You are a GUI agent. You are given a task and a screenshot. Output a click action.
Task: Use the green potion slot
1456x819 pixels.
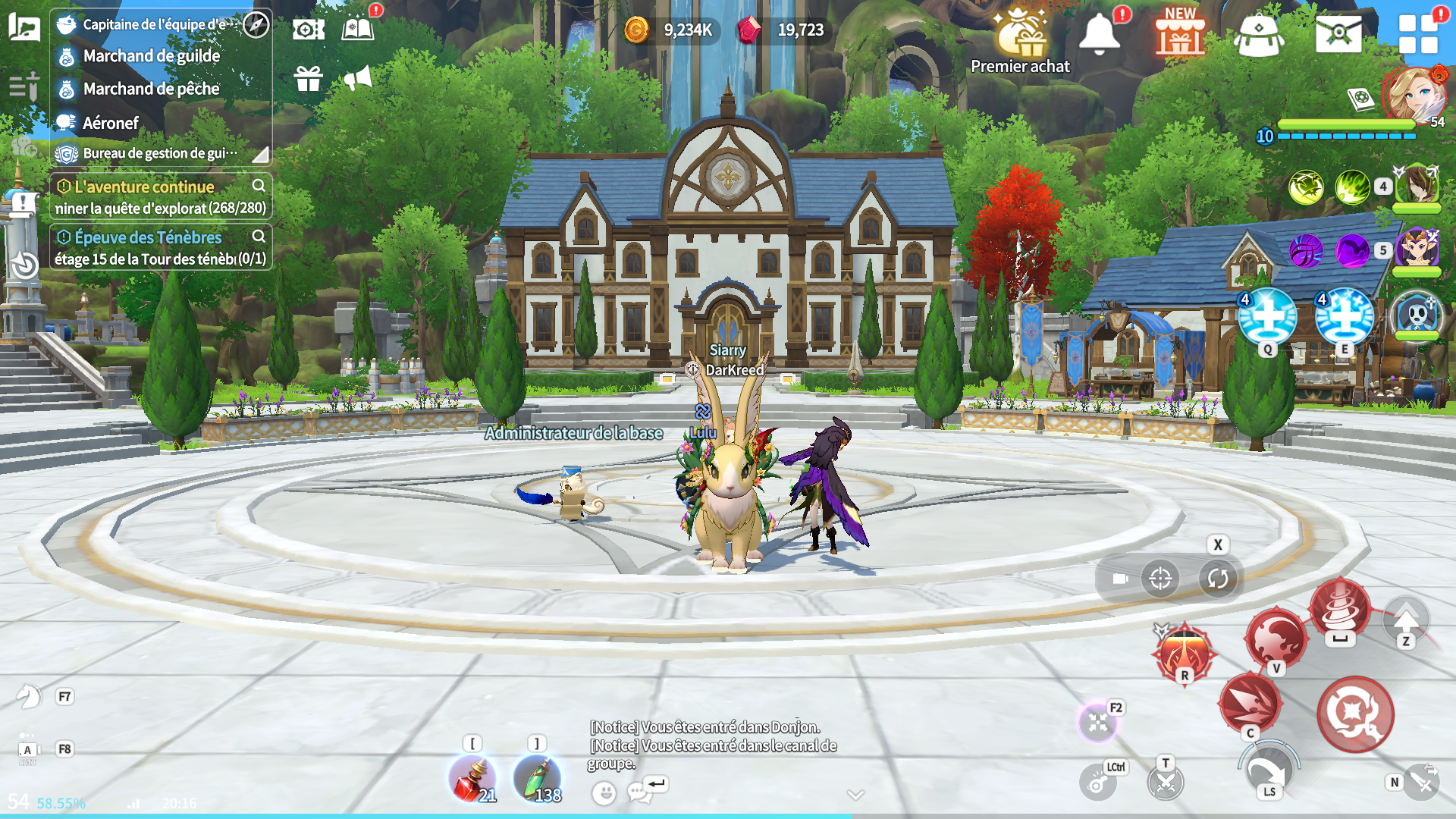pyautogui.click(x=537, y=779)
